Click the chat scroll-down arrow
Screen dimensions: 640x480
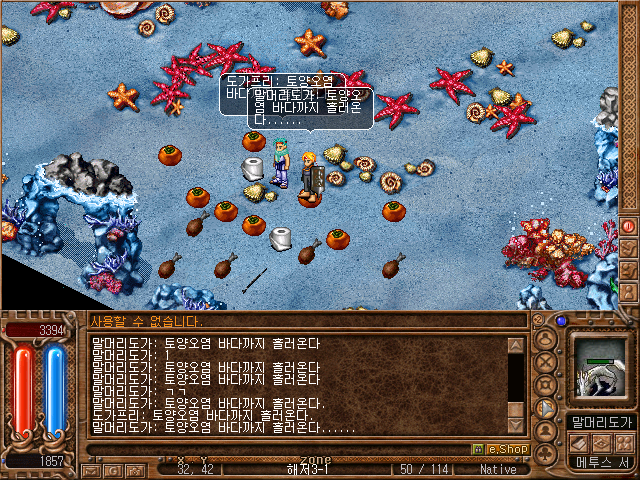tap(515, 424)
